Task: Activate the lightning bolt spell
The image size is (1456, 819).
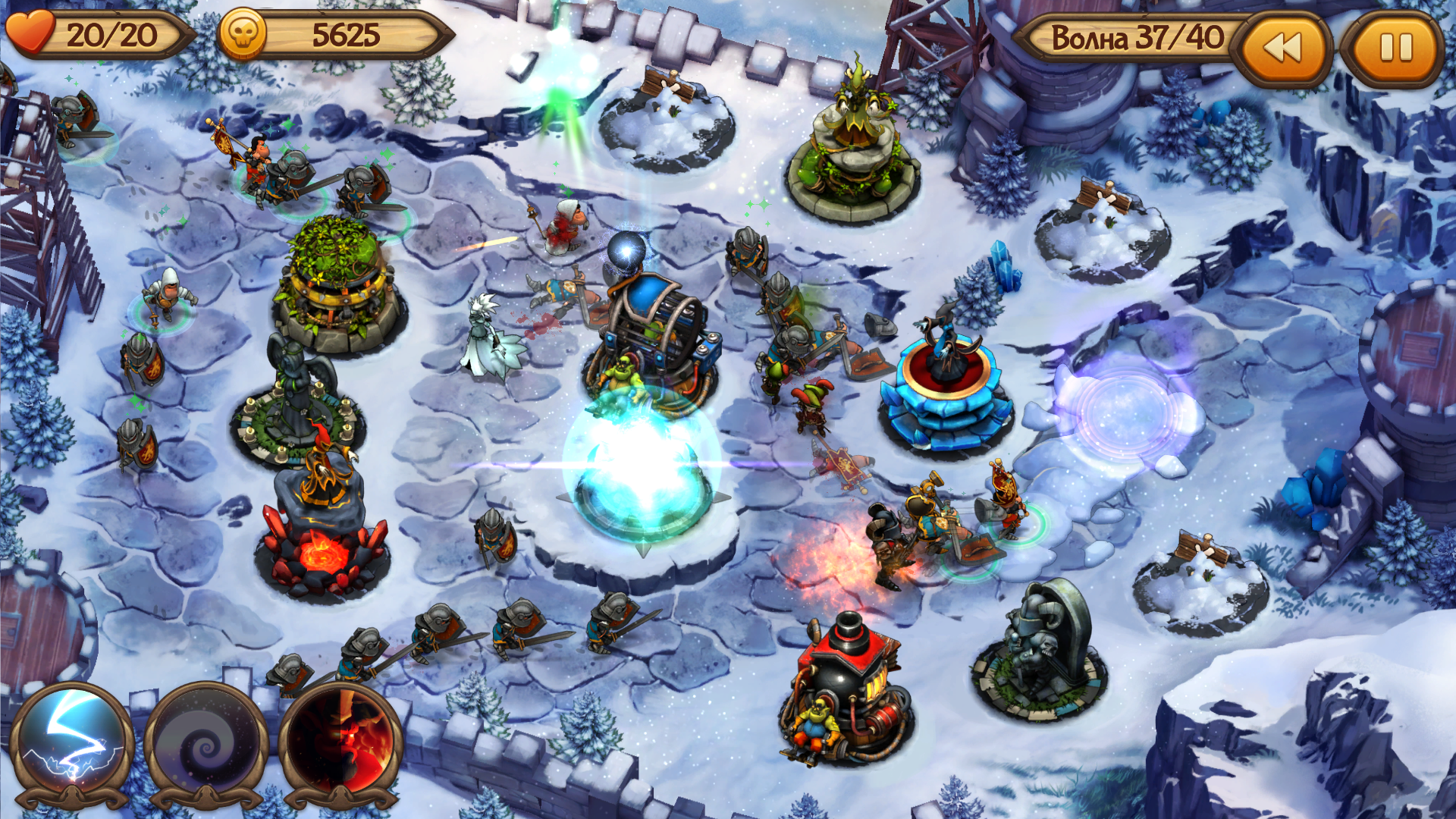Action: pos(72,743)
